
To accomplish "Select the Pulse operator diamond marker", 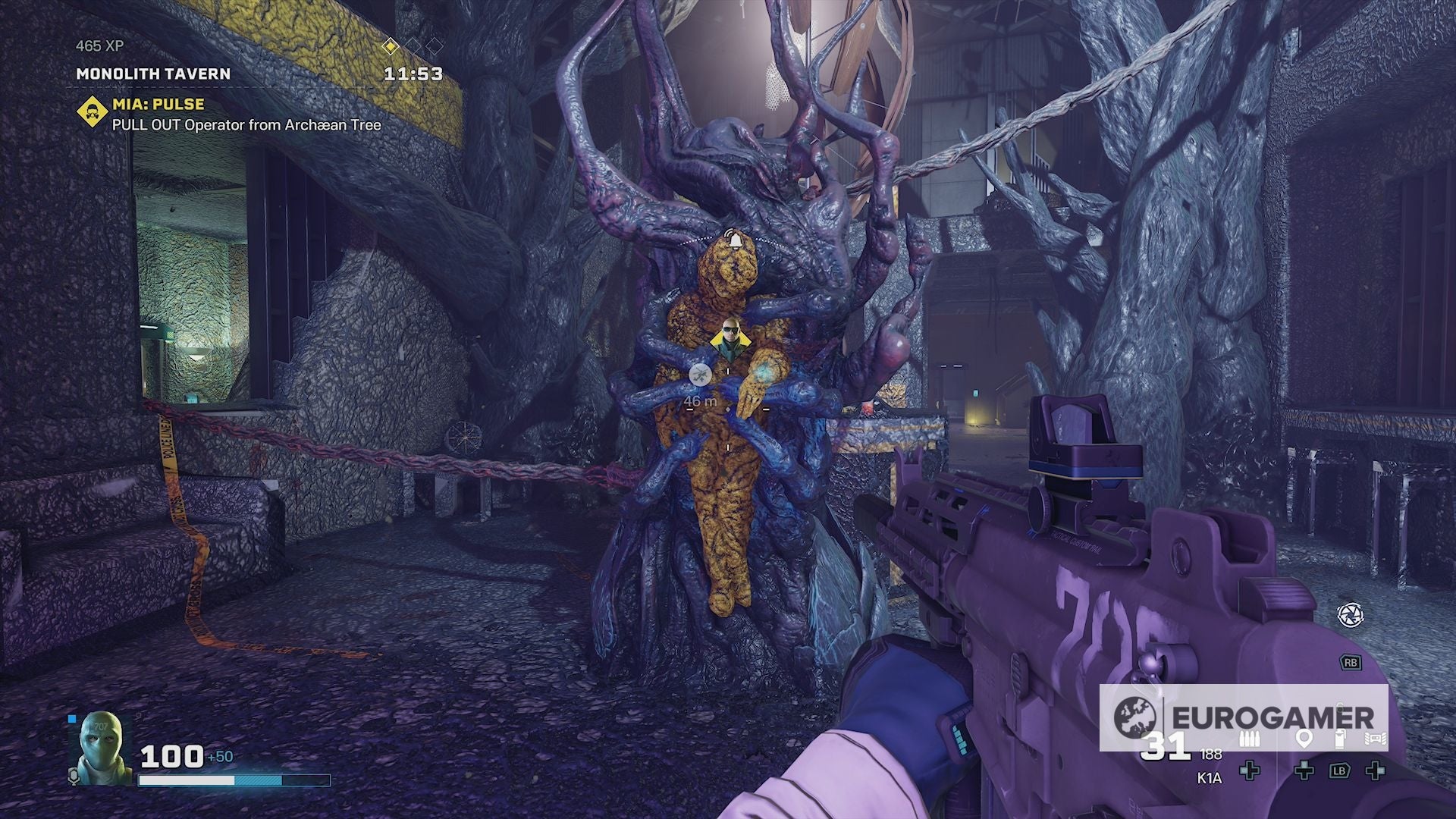I will (x=730, y=340).
